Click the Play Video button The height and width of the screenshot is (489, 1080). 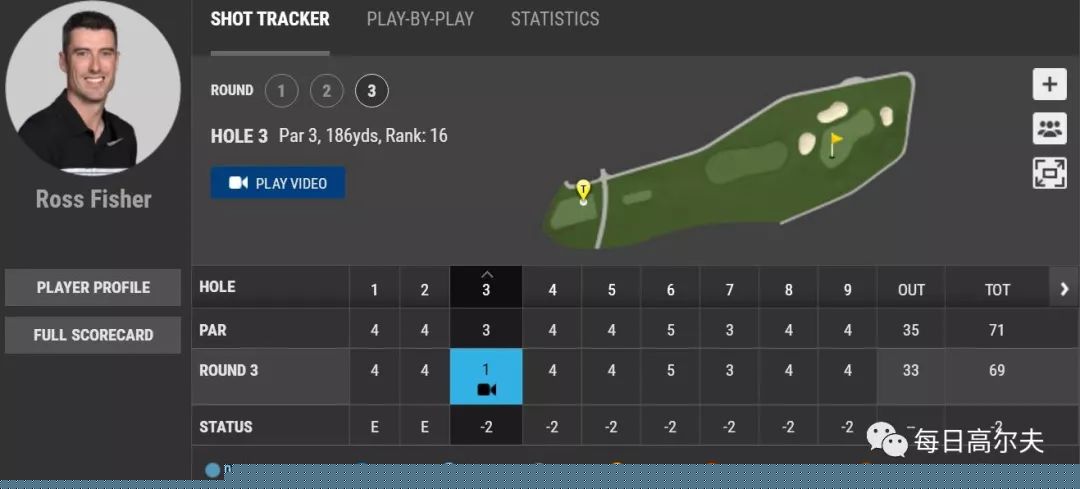[278, 183]
